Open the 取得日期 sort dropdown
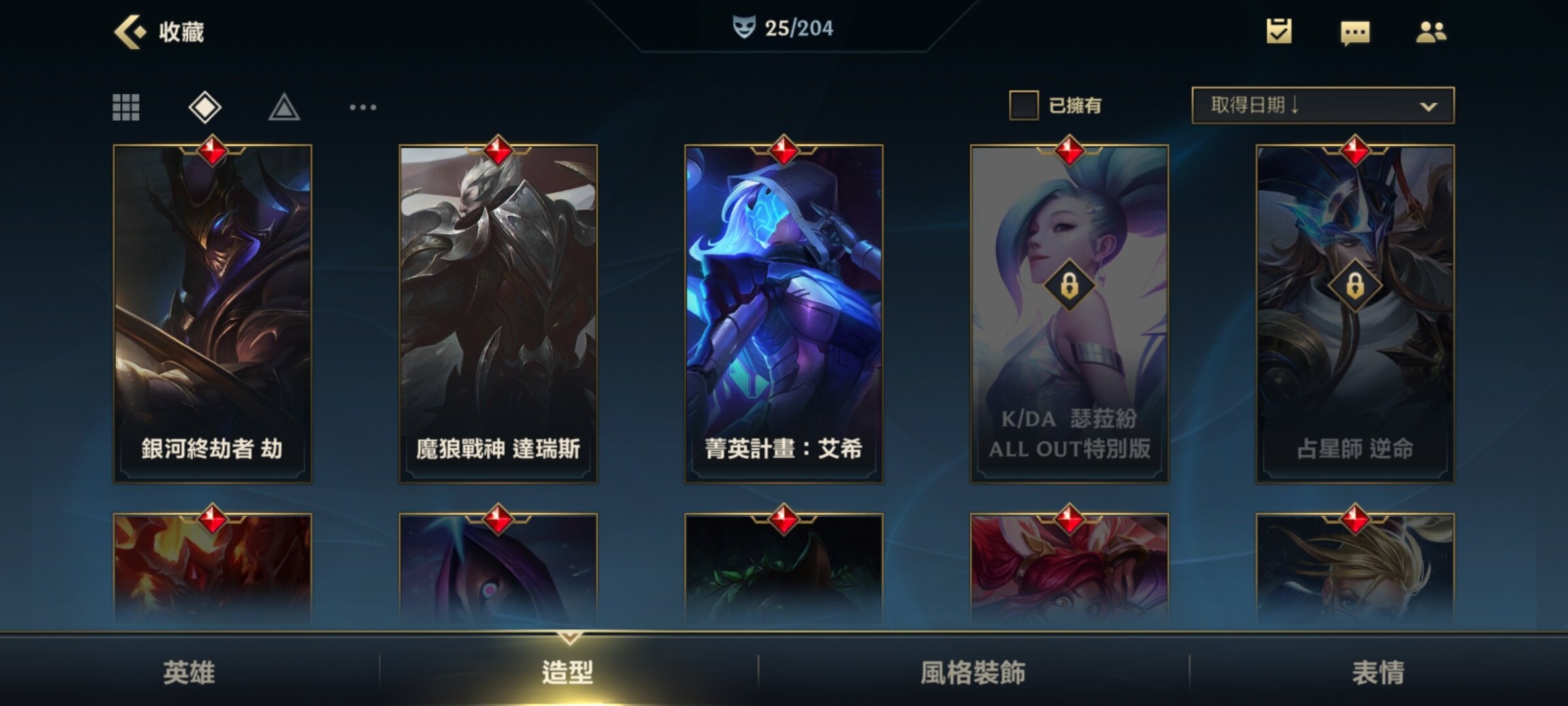Screen dimensions: 1568x706 click(1322, 105)
